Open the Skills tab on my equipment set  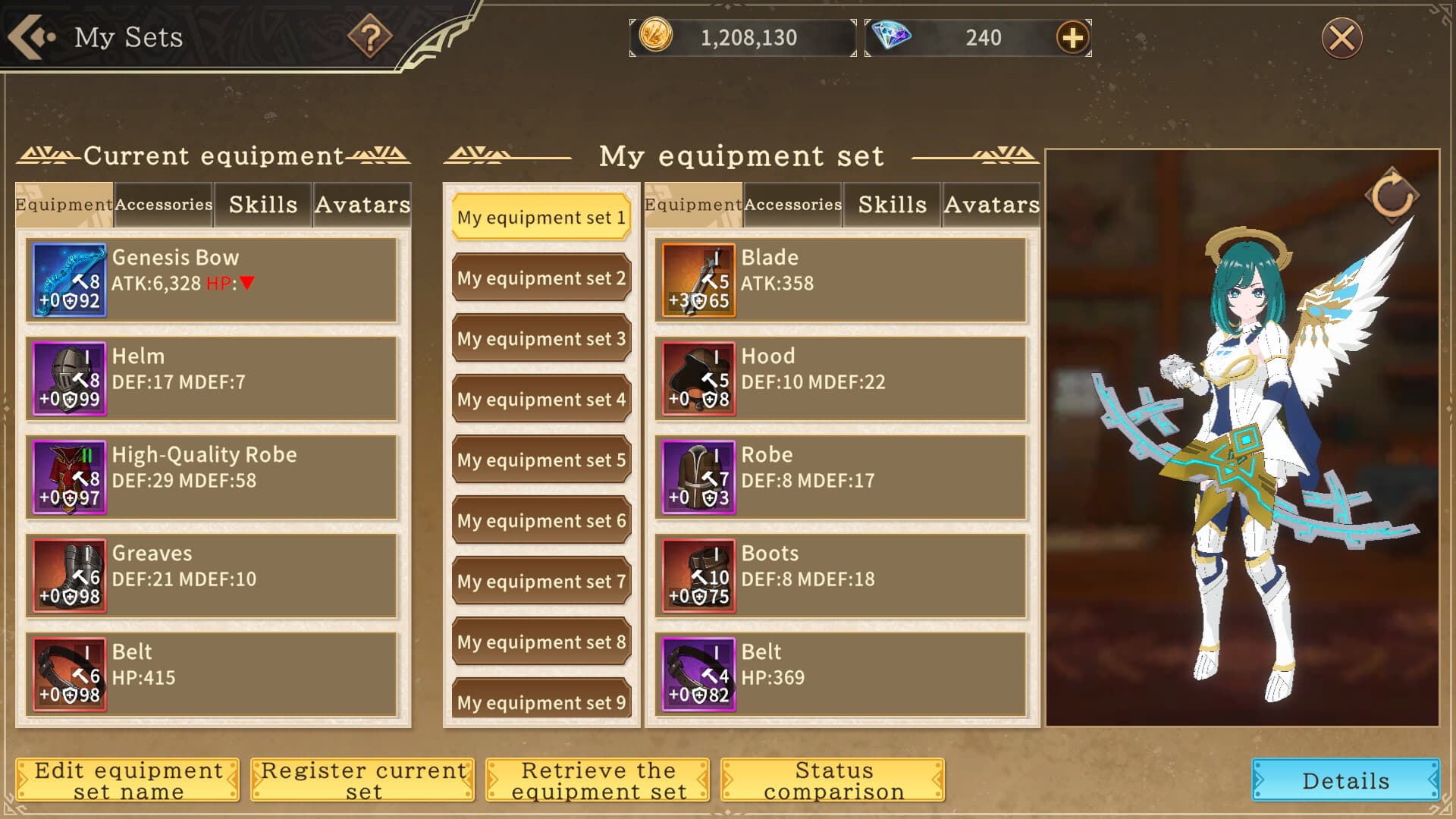click(893, 203)
